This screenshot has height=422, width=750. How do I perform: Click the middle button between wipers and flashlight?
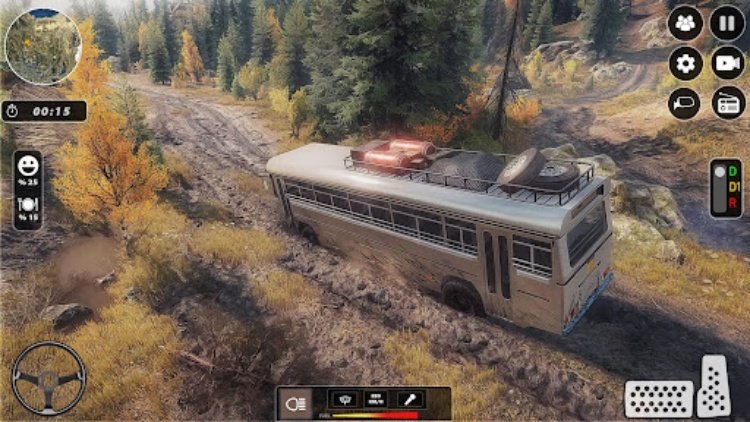376,398
